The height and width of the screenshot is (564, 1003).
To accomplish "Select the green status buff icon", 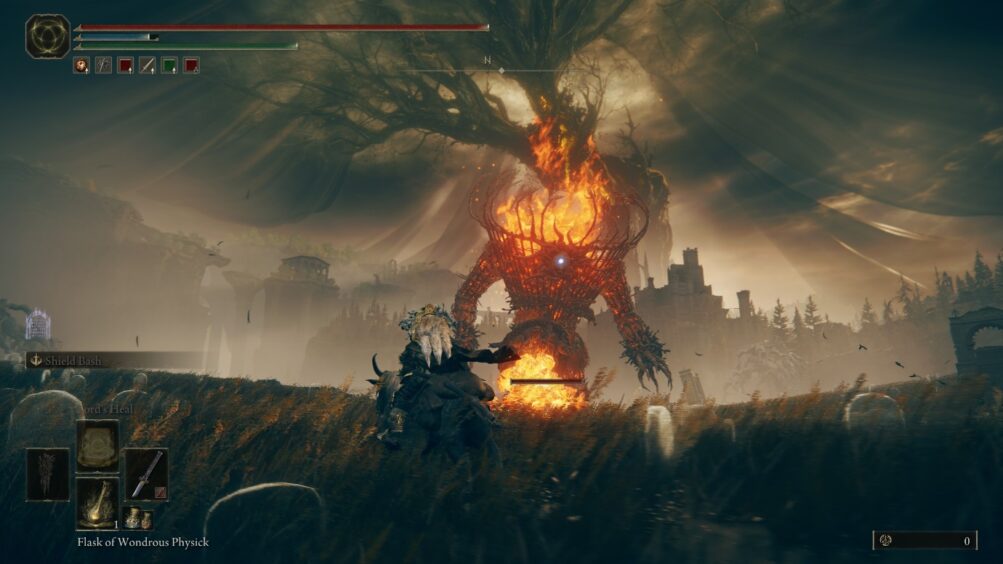I will pos(169,65).
